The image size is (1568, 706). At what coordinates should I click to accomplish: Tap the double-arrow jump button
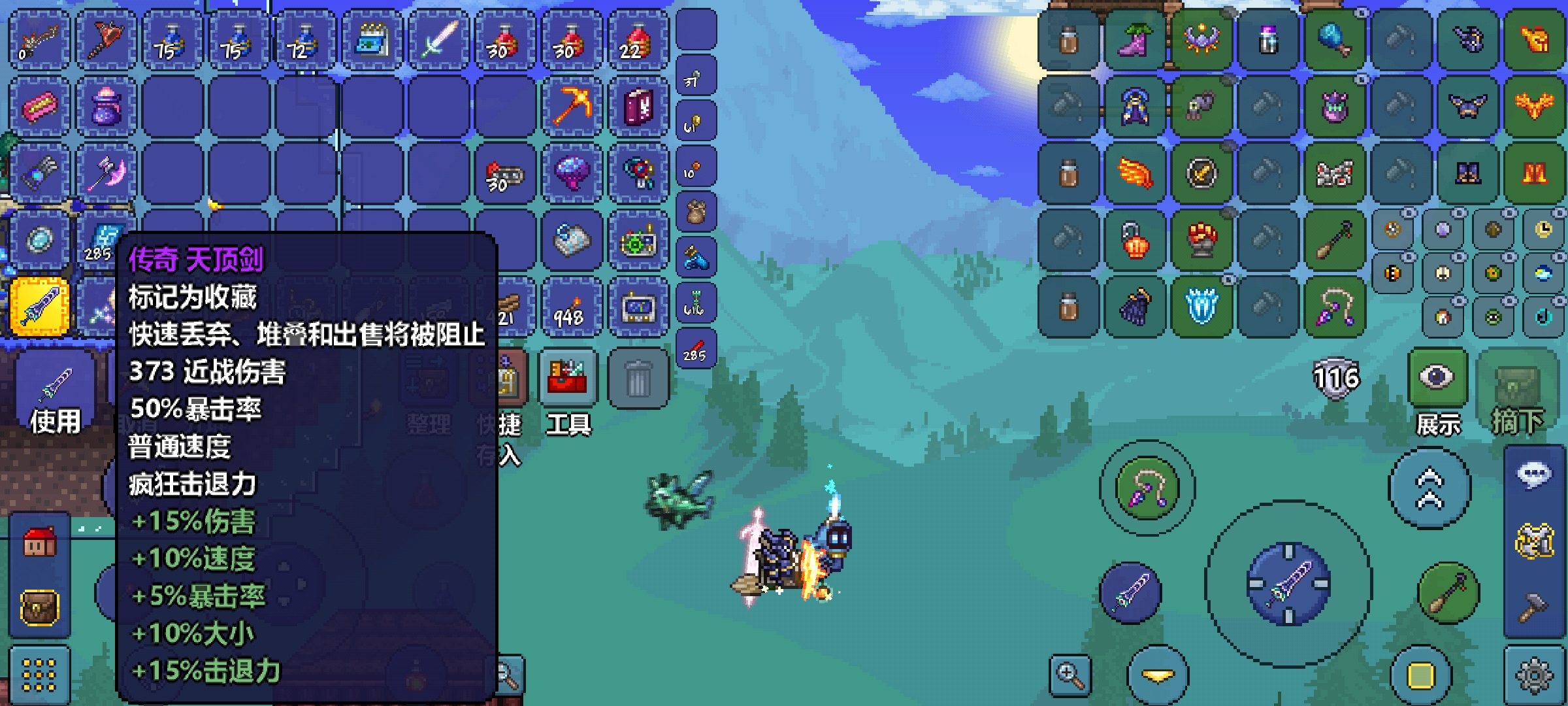click(x=1429, y=488)
